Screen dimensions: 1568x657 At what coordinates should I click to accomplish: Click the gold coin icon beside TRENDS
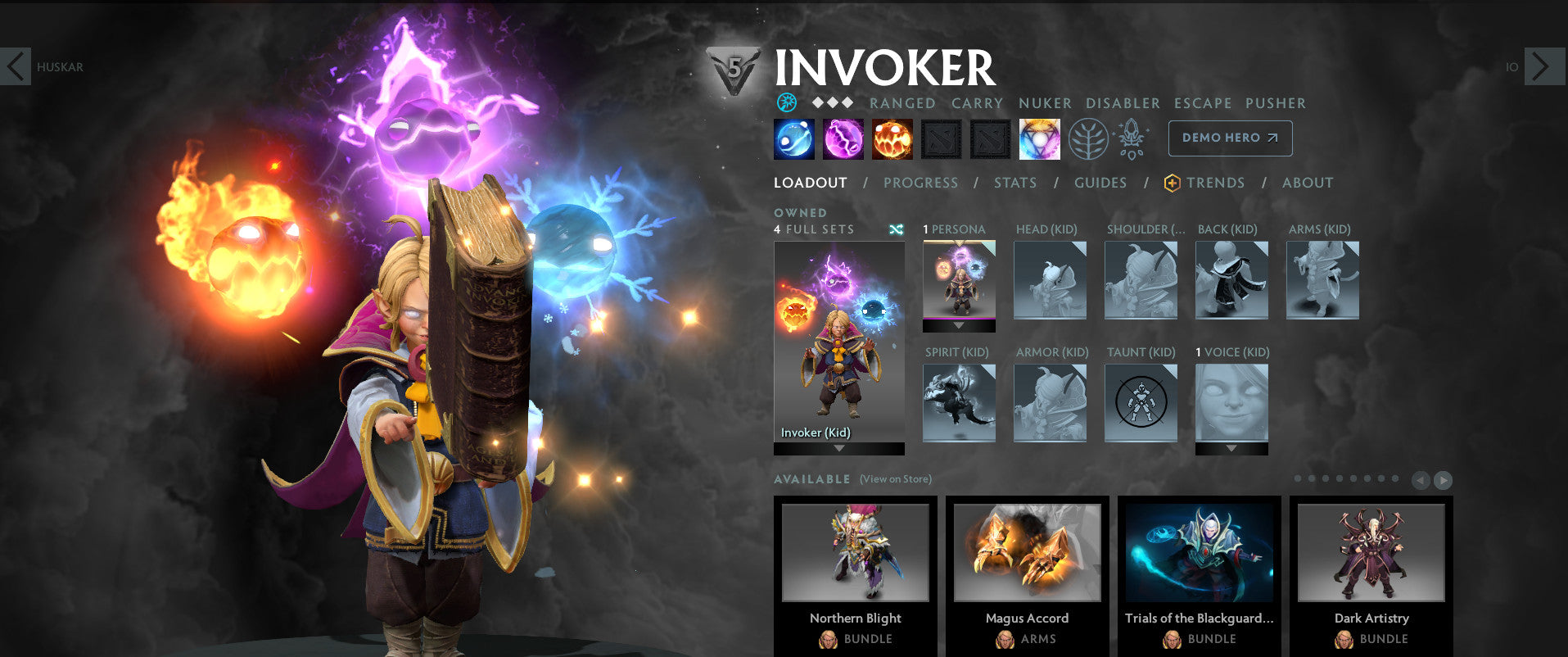coord(1171,183)
